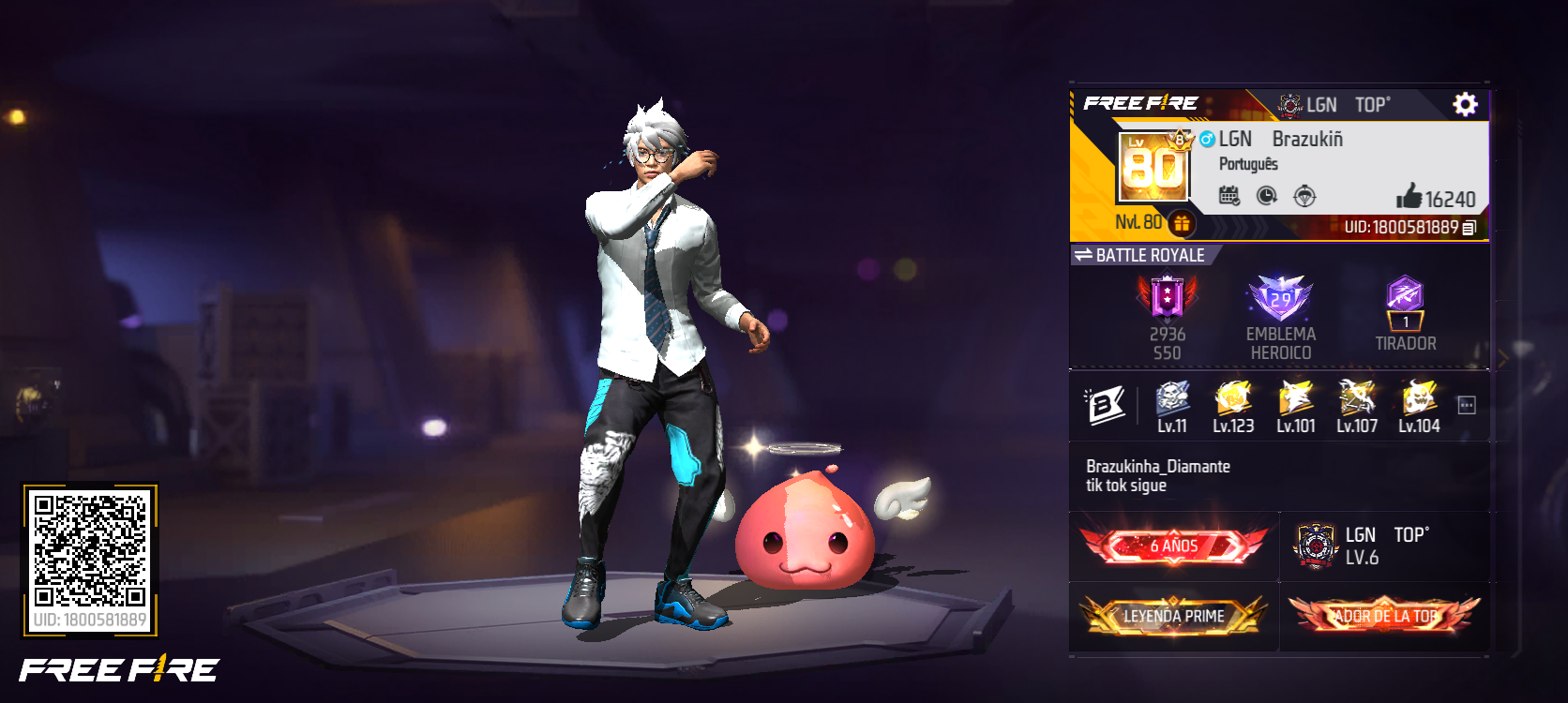Click the clock history icon
Image resolution: width=1568 pixels, height=703 pixels.
click(x=1266, y=196)
